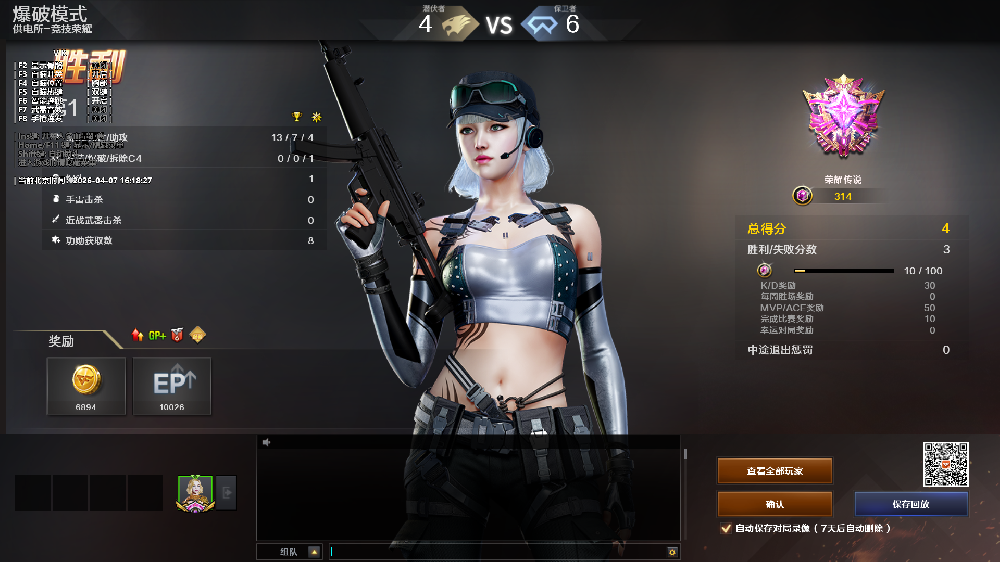The height and width of the screenshot is (562, 1000).
Task: Click the gold diamond bonus icon
Action: (198, 335)
